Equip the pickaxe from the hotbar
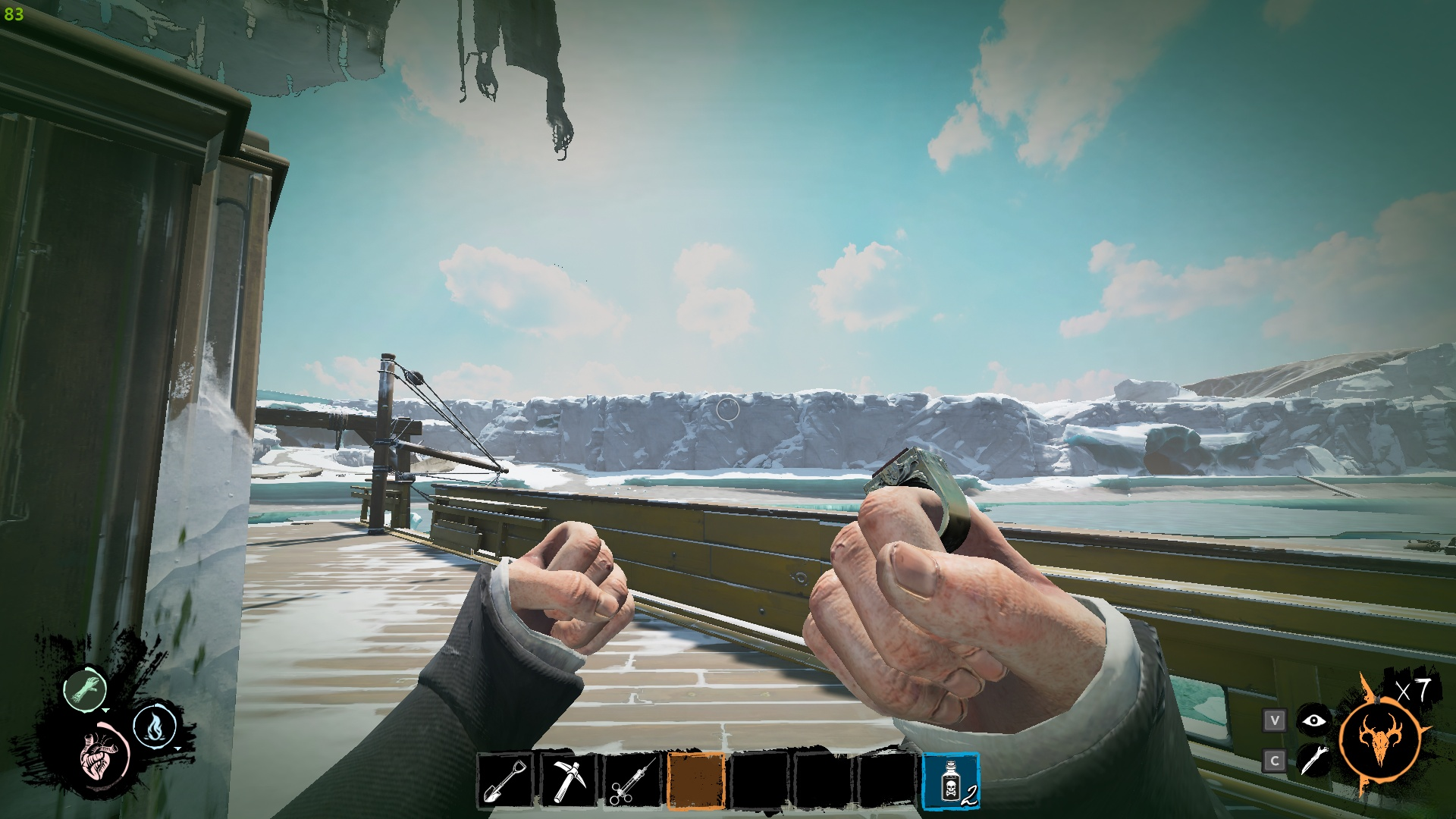The height and width of the screenshot is (819, 1456). point(569,780)
